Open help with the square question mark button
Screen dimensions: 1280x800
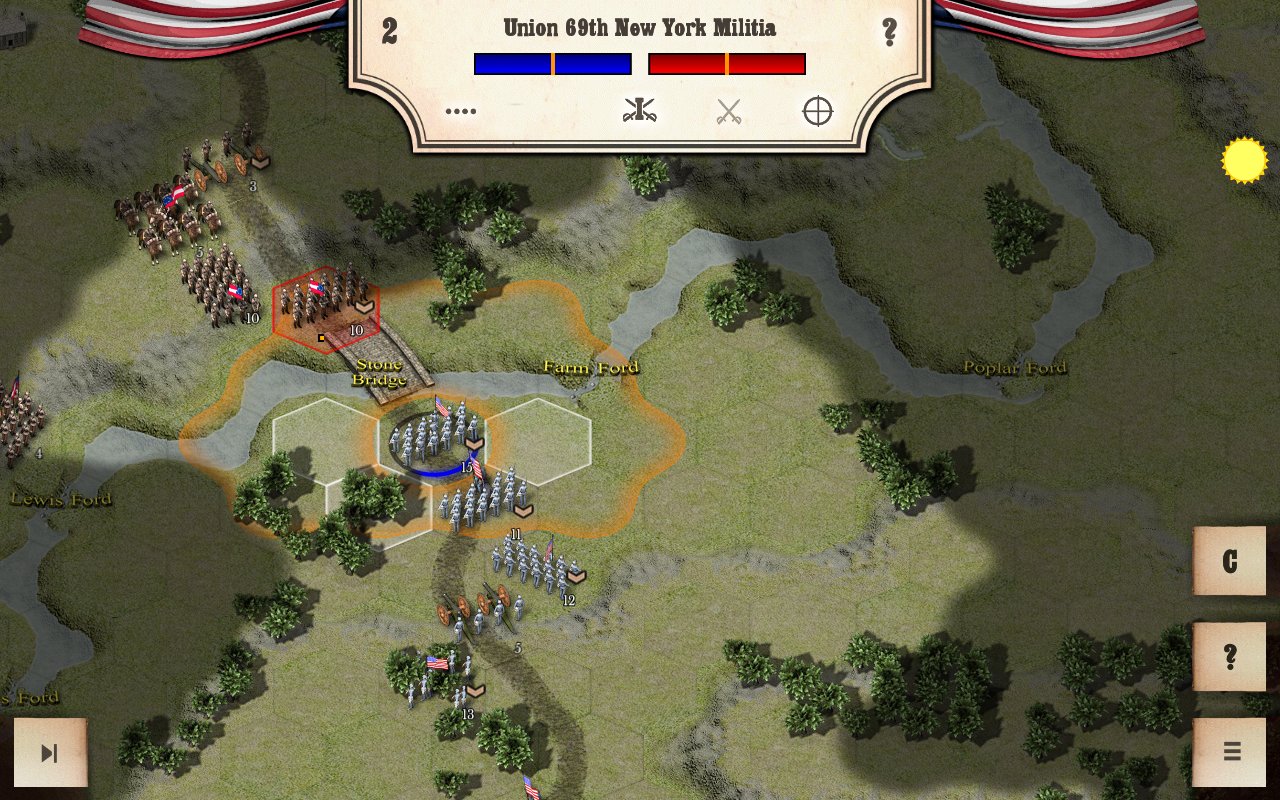1229,657
